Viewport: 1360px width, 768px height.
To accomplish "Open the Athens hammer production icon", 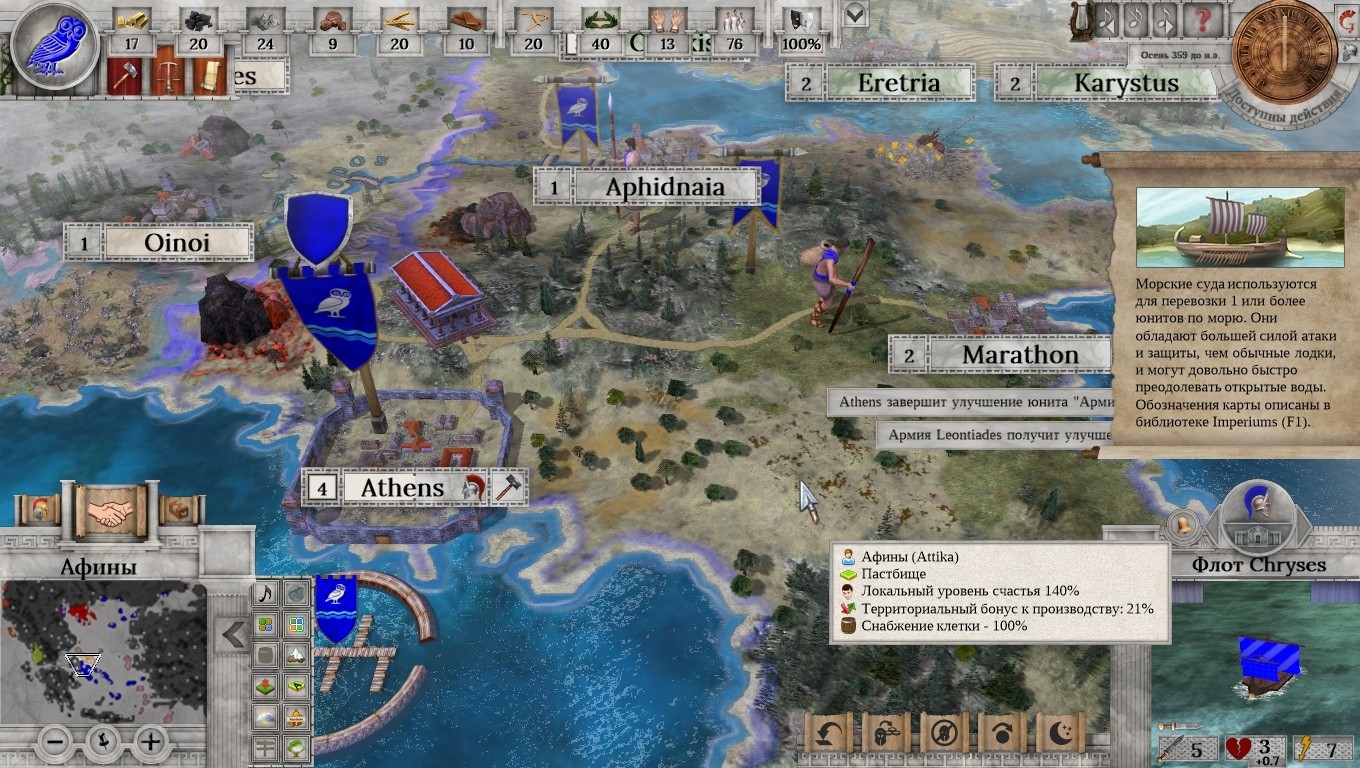I will click(x=509, y=488).
